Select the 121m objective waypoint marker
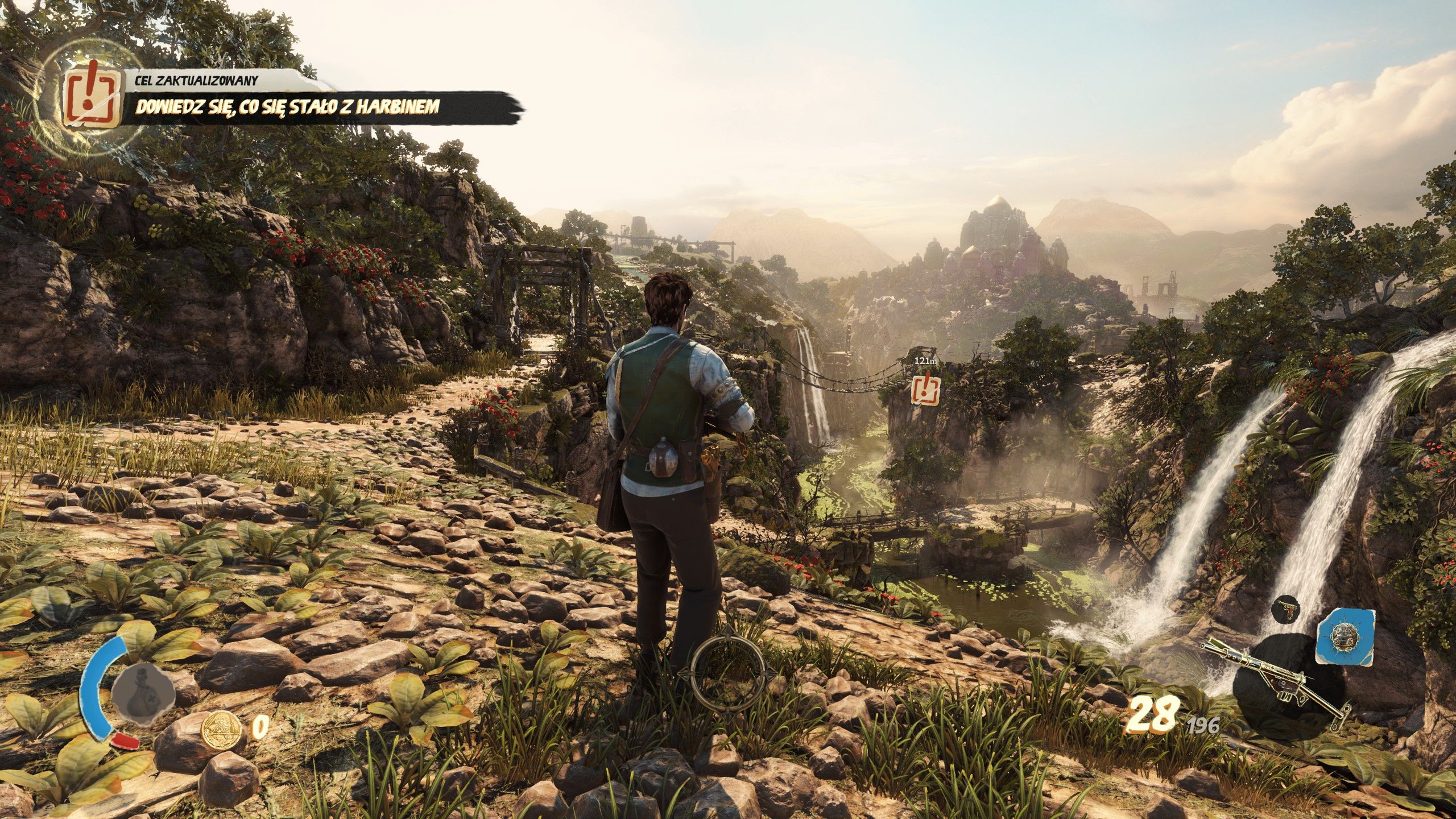Image resolution: width=1456 pixels, height=819 pixels. click(925, 389)
